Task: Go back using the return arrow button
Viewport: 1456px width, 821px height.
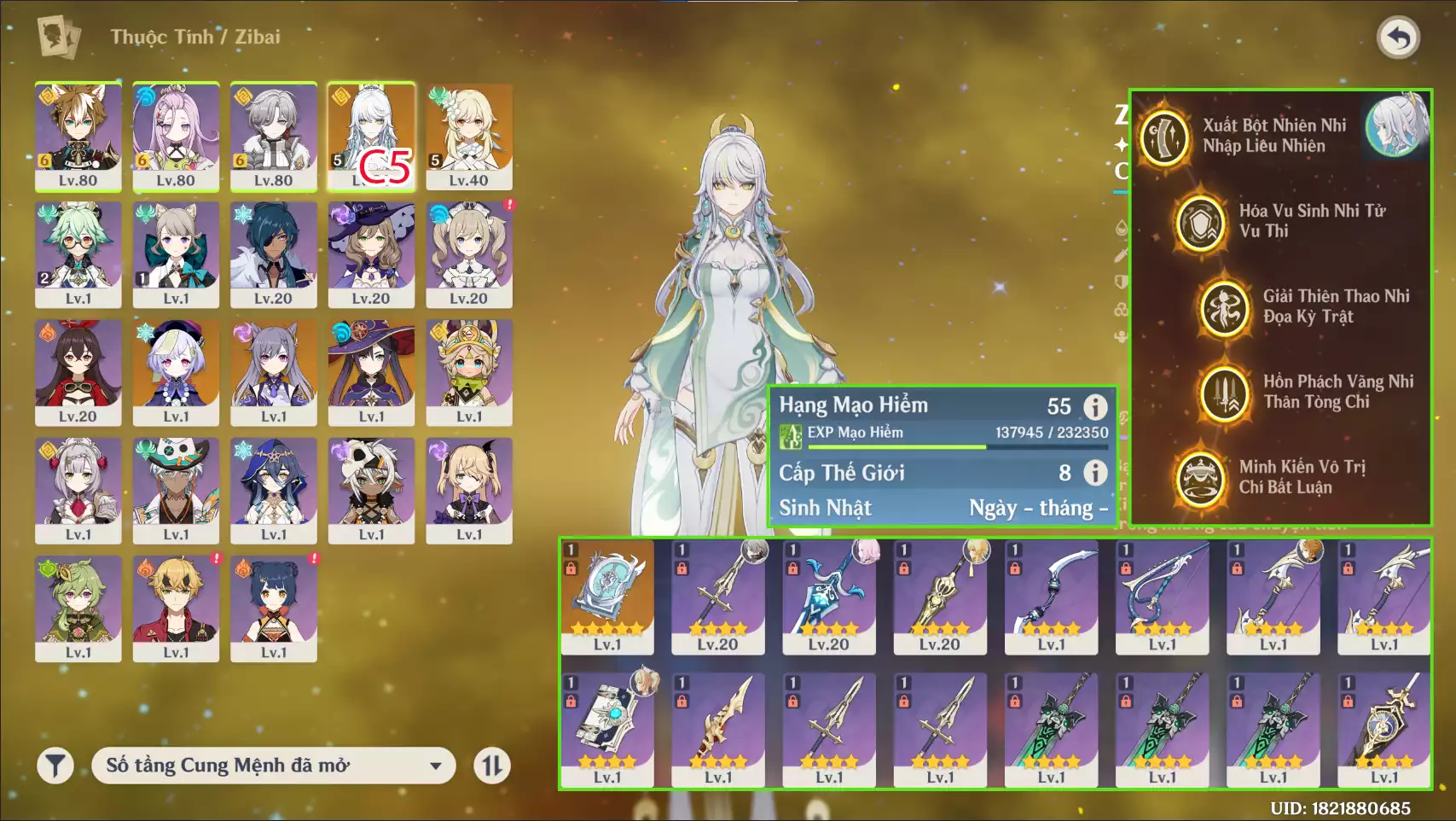Action: [1398, 38]
